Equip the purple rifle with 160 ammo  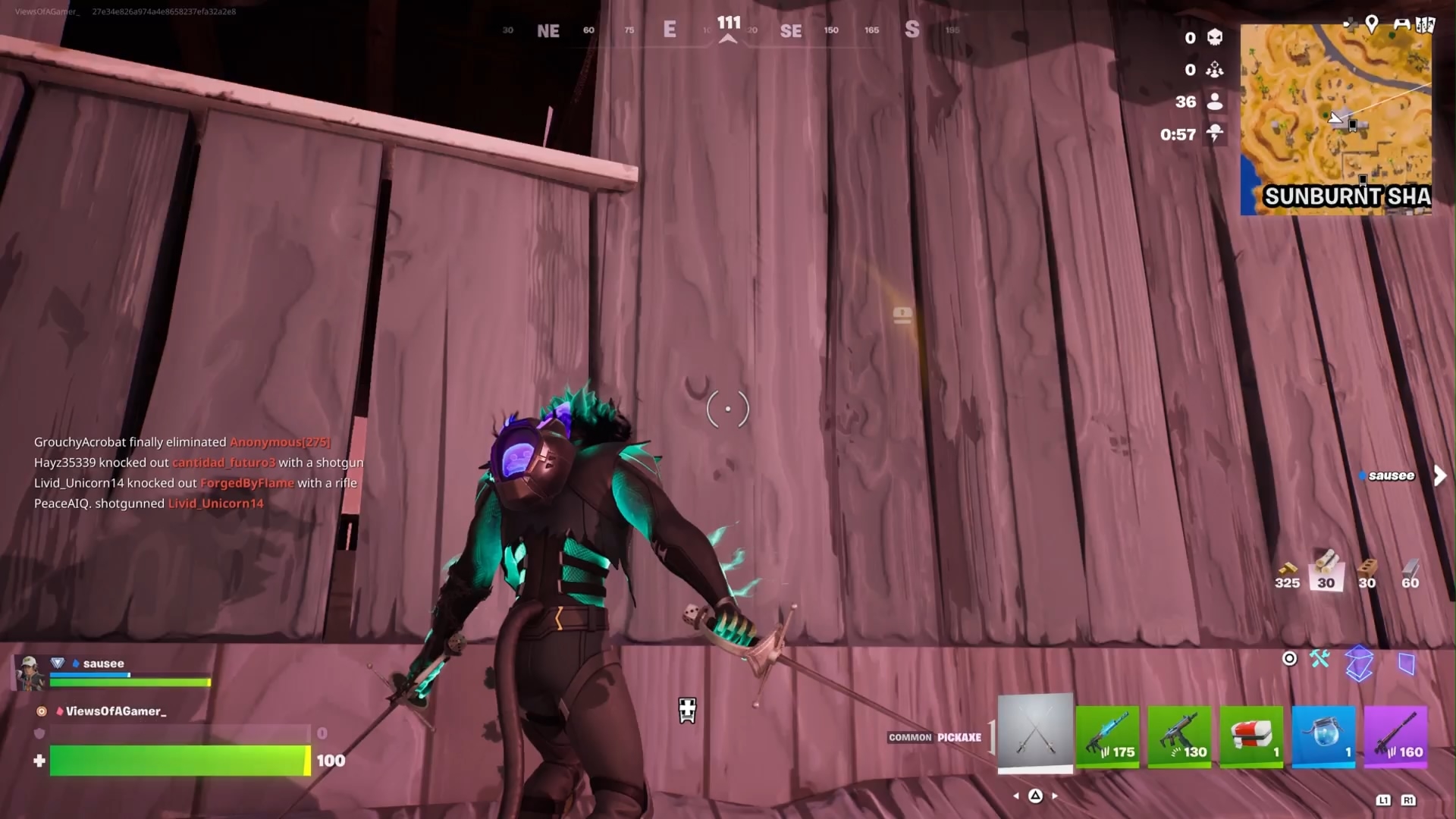tap(1395, 737)
